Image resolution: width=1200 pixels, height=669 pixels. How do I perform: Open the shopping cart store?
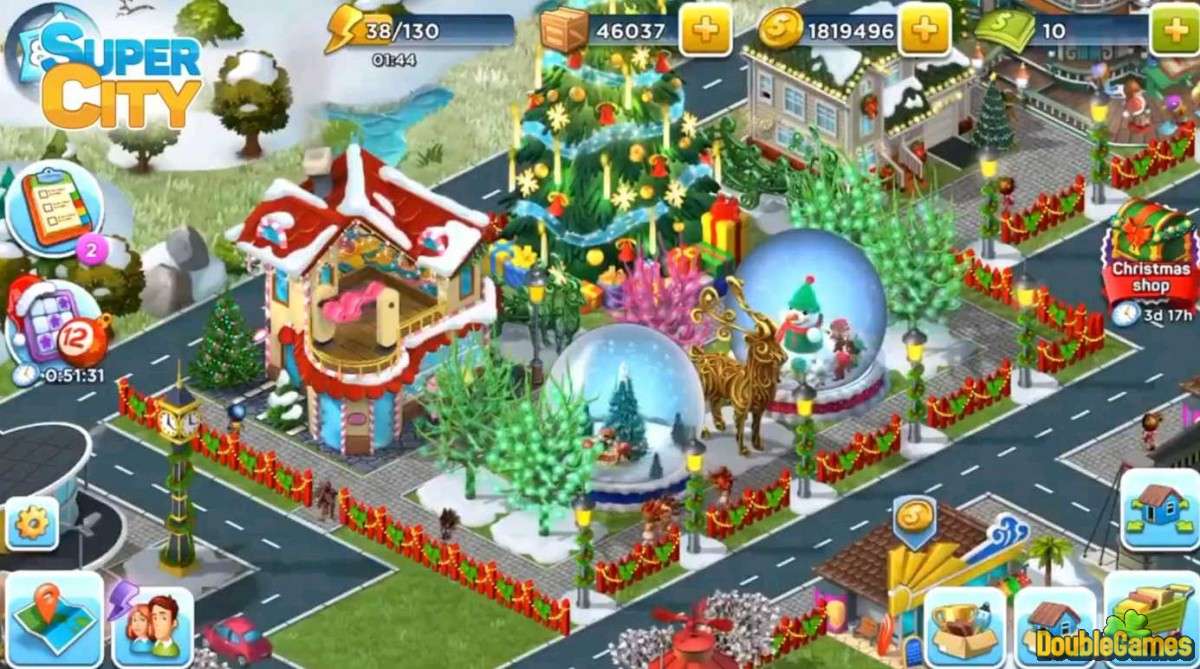click(1149, 620)
